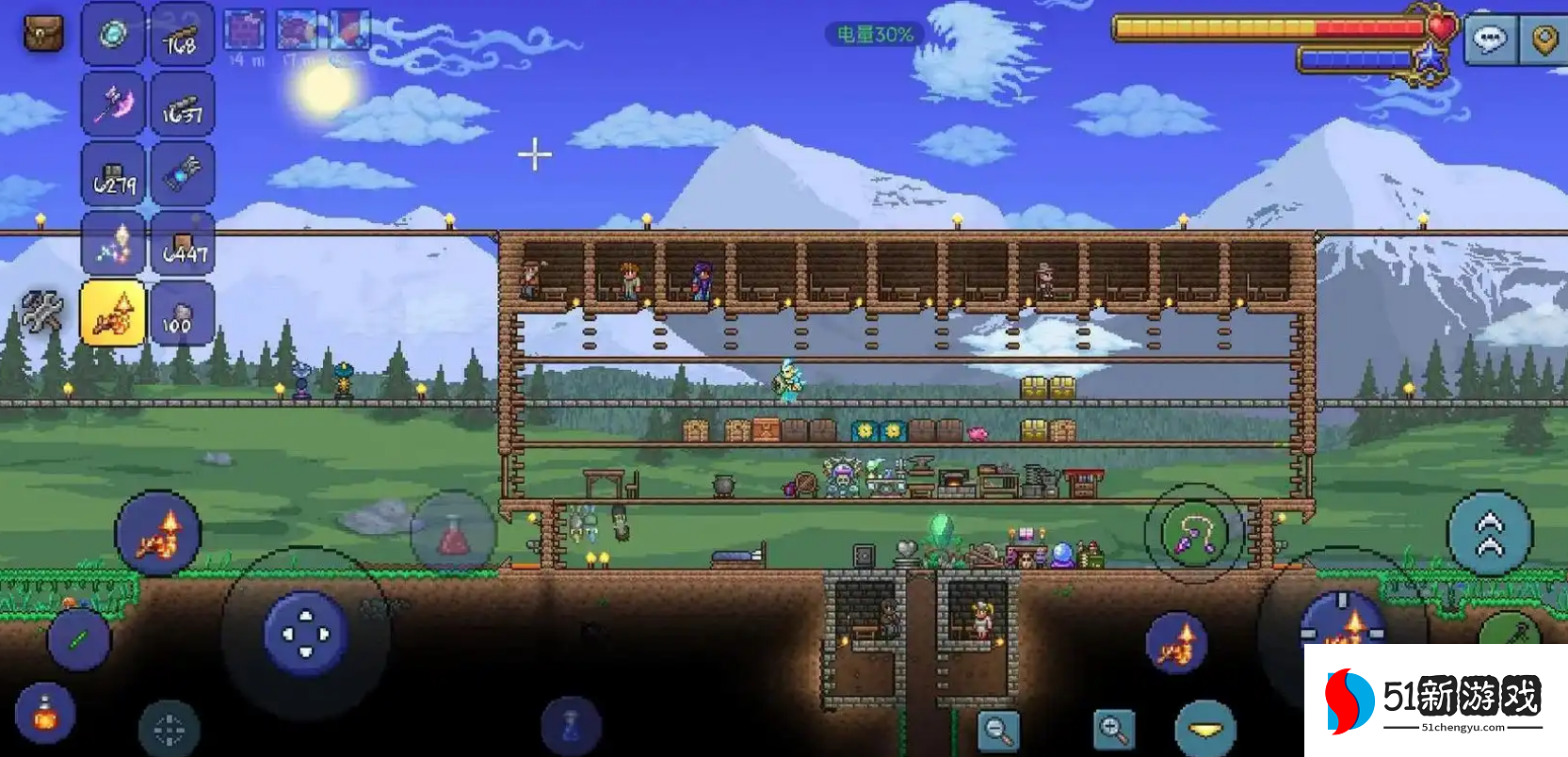Screen dimensions: 1568x757
Task: Open the world map pin button
Action: 1544,40
